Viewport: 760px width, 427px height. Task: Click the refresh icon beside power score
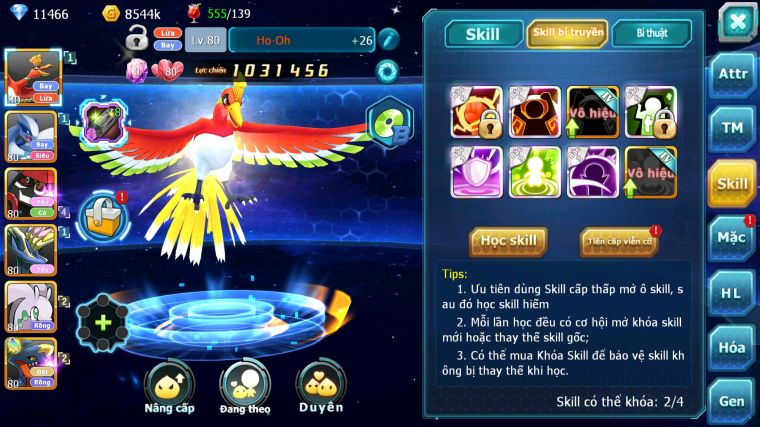pyautogui.click(x=387, y=71)
